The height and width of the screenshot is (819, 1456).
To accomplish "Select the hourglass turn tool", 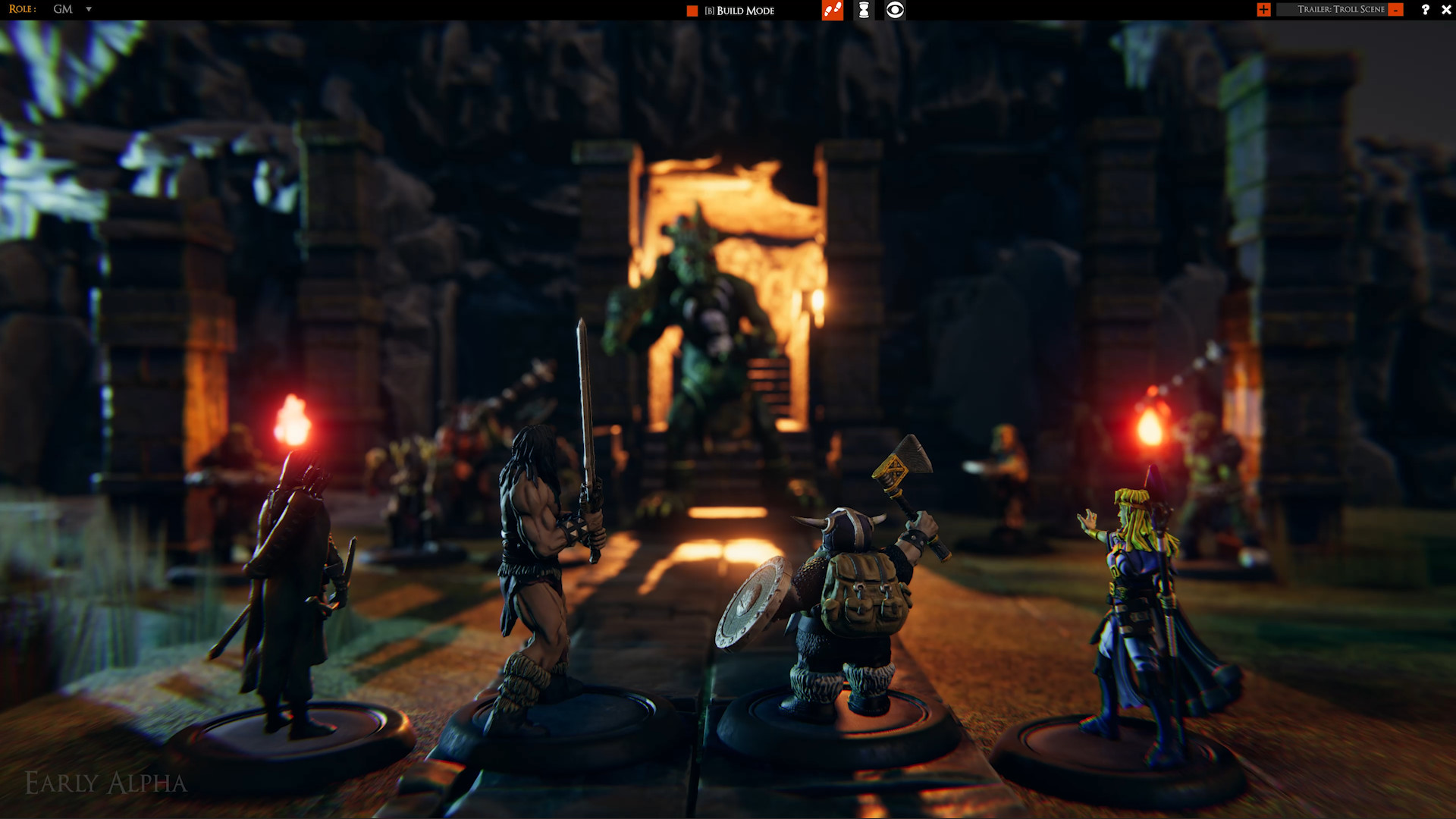I will click(x=863, y=10).
